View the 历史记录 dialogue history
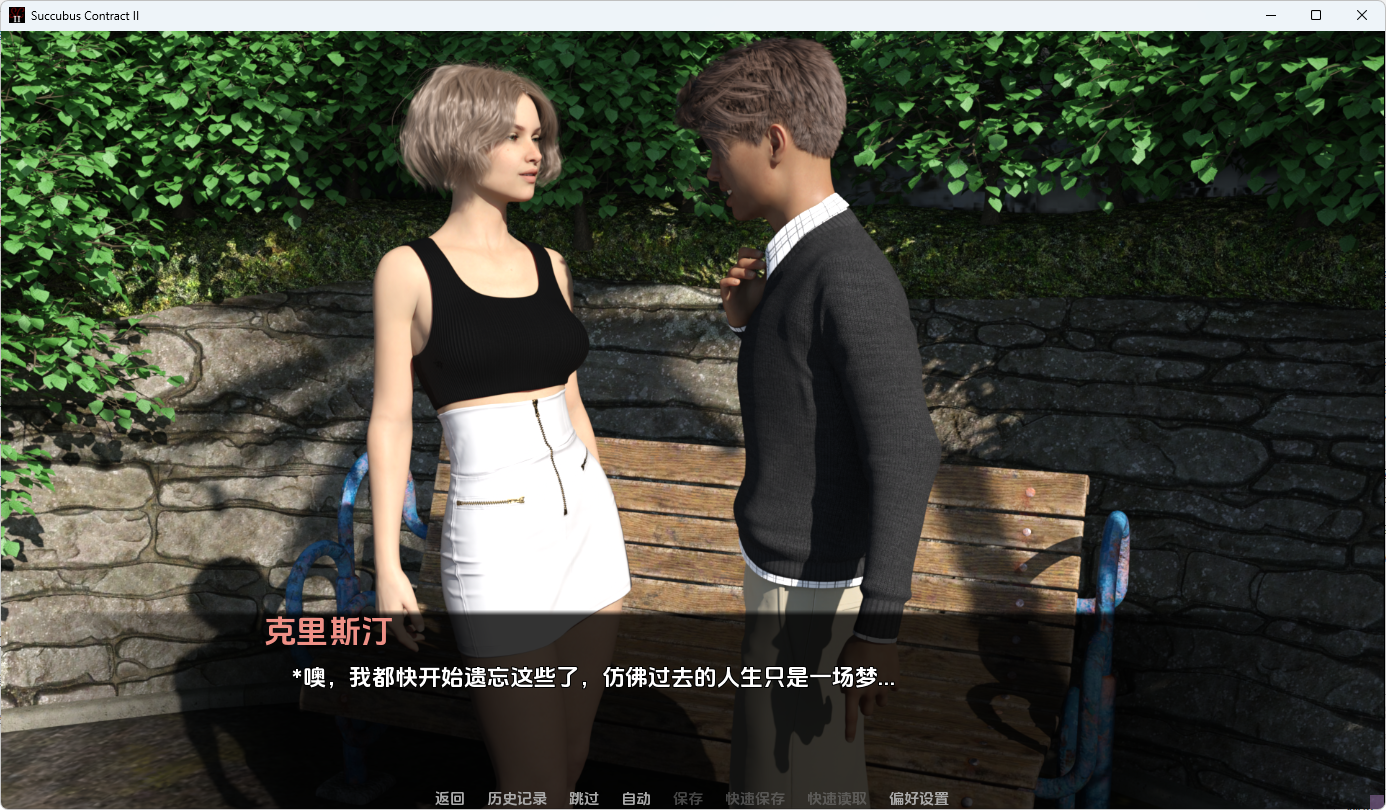 (516, 798)
